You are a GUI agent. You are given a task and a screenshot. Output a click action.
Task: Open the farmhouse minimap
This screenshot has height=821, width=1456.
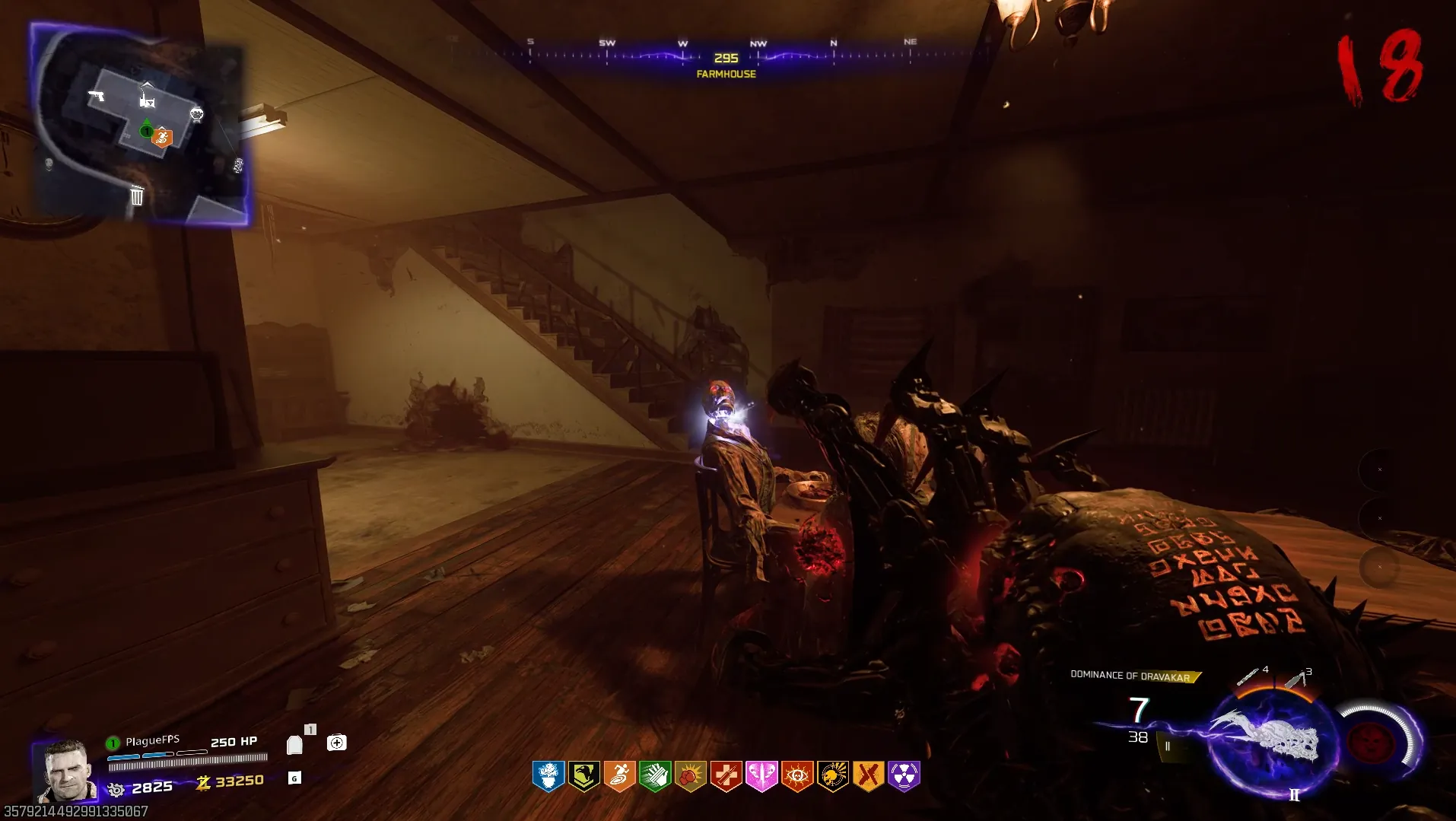pos(140,124)
